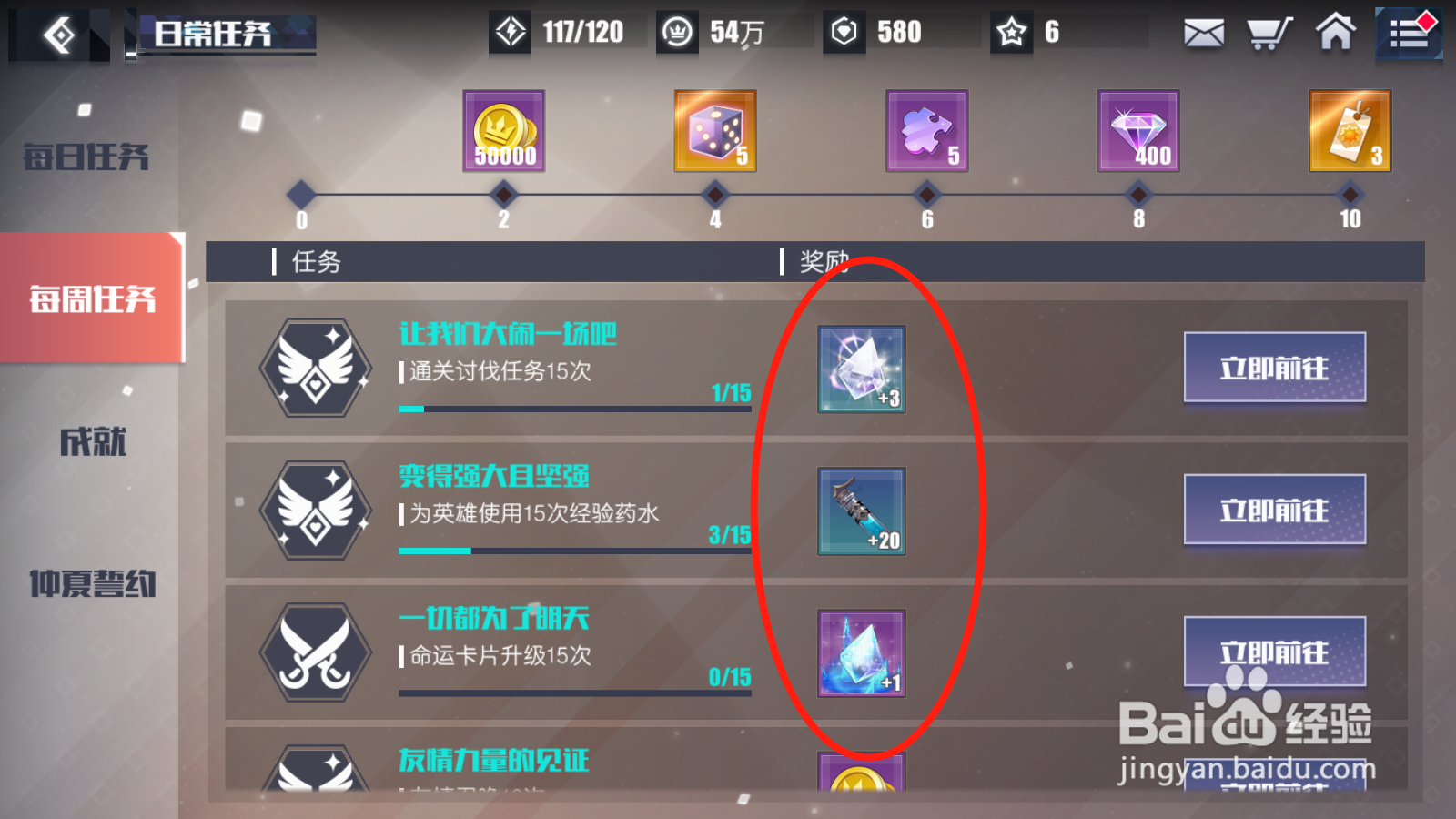Select the purple puzzle piece reward

926,132
